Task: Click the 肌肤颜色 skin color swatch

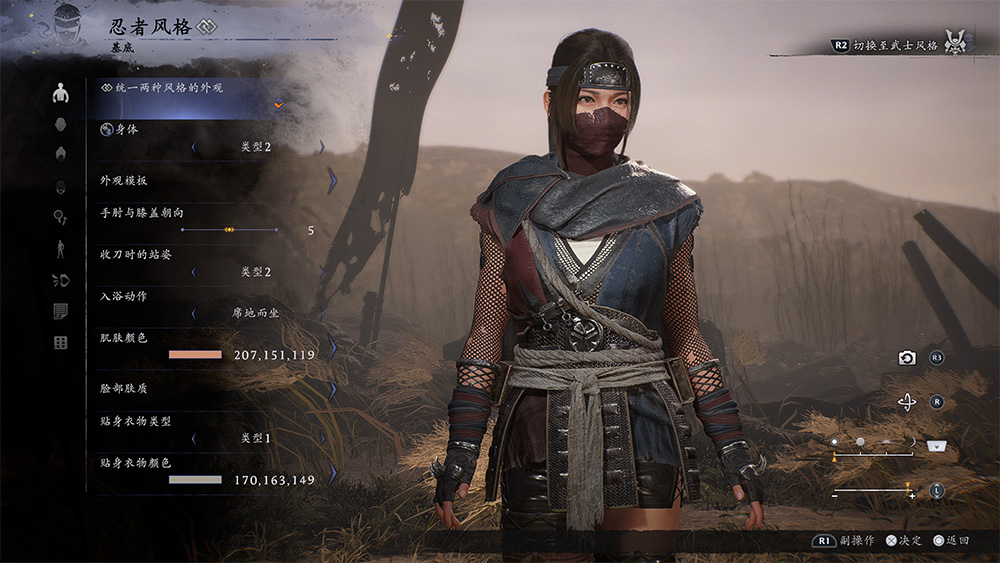Action: pos(195,355)
